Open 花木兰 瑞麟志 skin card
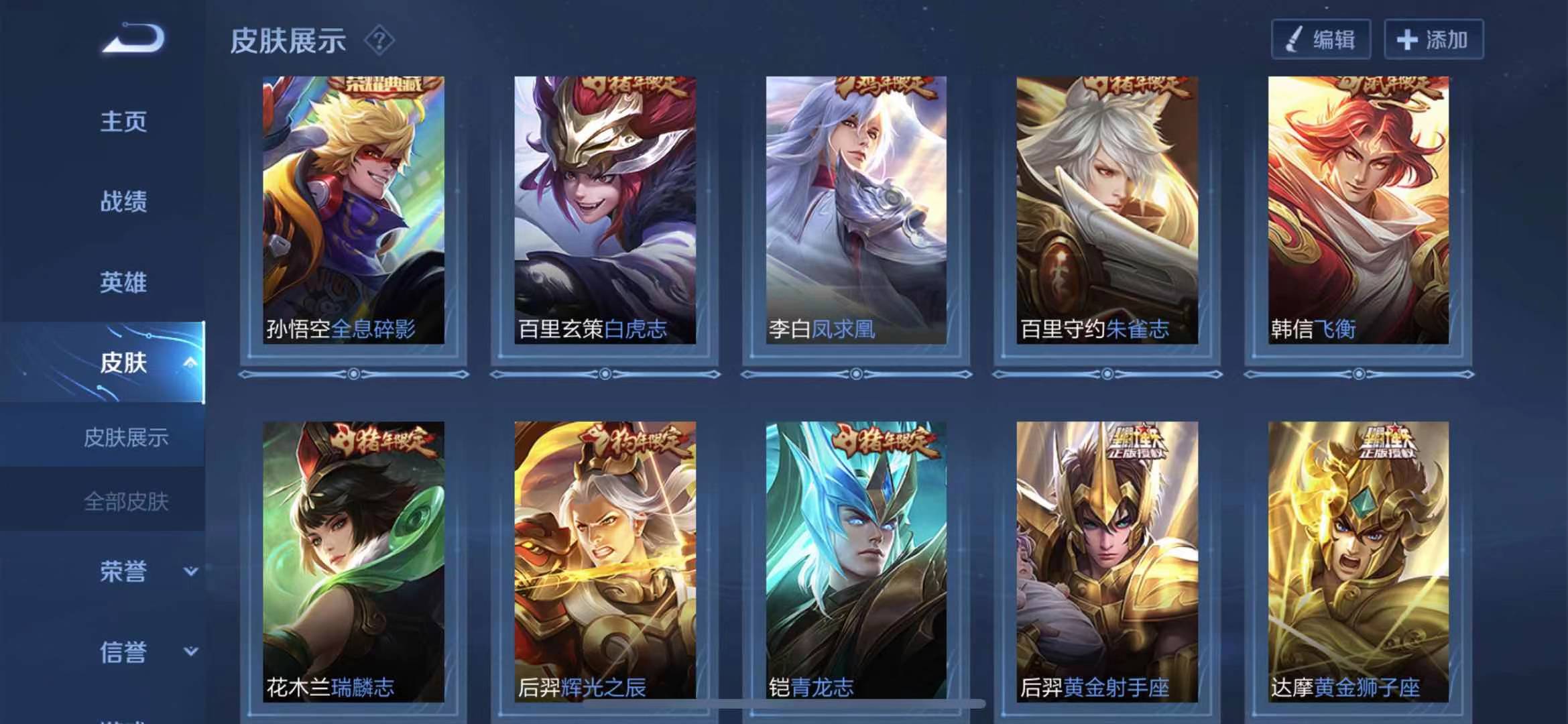Image resolution: width=1568 pixels, height=724 pixels. pyautogui.click(x=353, y=562)
